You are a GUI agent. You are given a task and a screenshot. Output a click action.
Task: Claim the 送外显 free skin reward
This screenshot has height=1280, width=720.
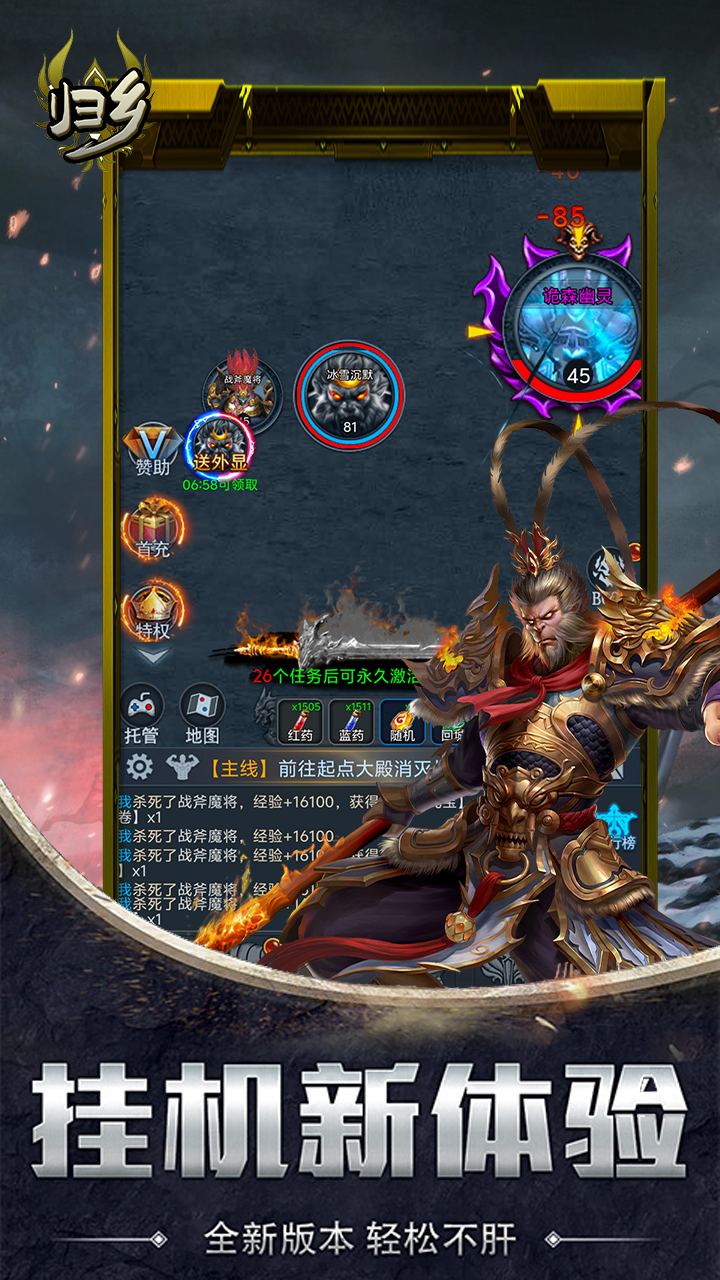220,445
